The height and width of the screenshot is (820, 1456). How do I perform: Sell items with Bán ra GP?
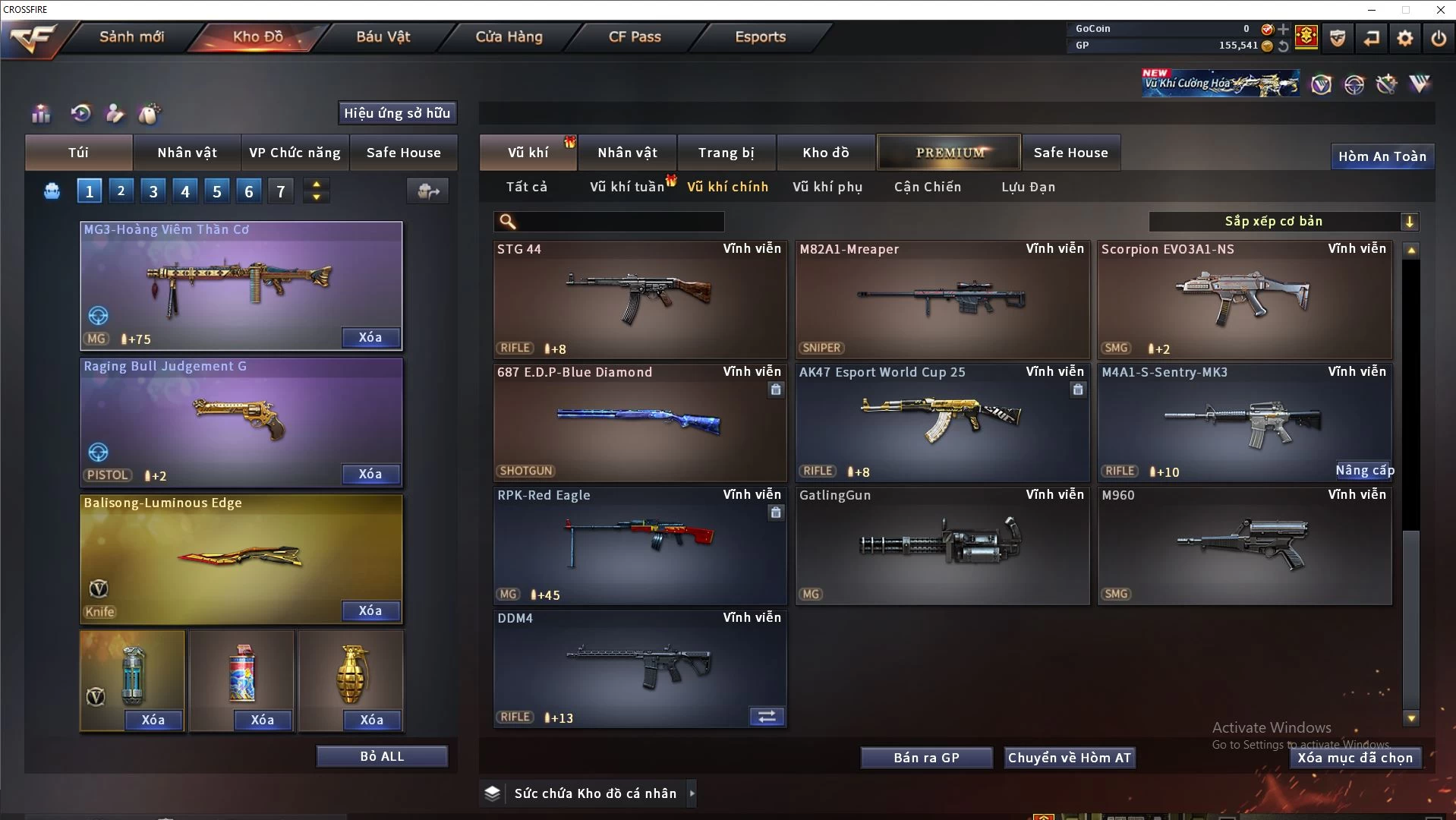pos(926,758)
